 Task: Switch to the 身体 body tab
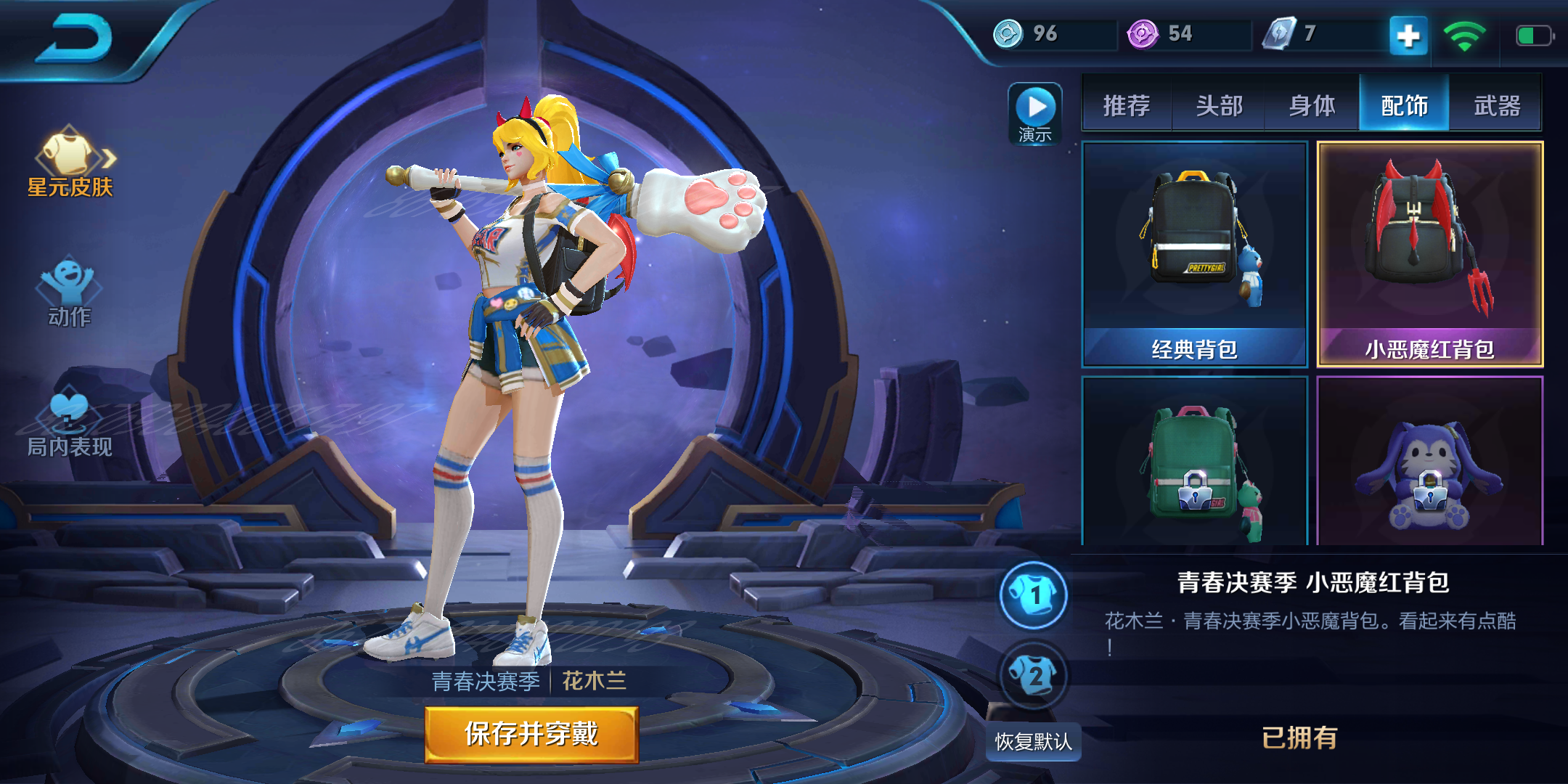point(1312,106)
